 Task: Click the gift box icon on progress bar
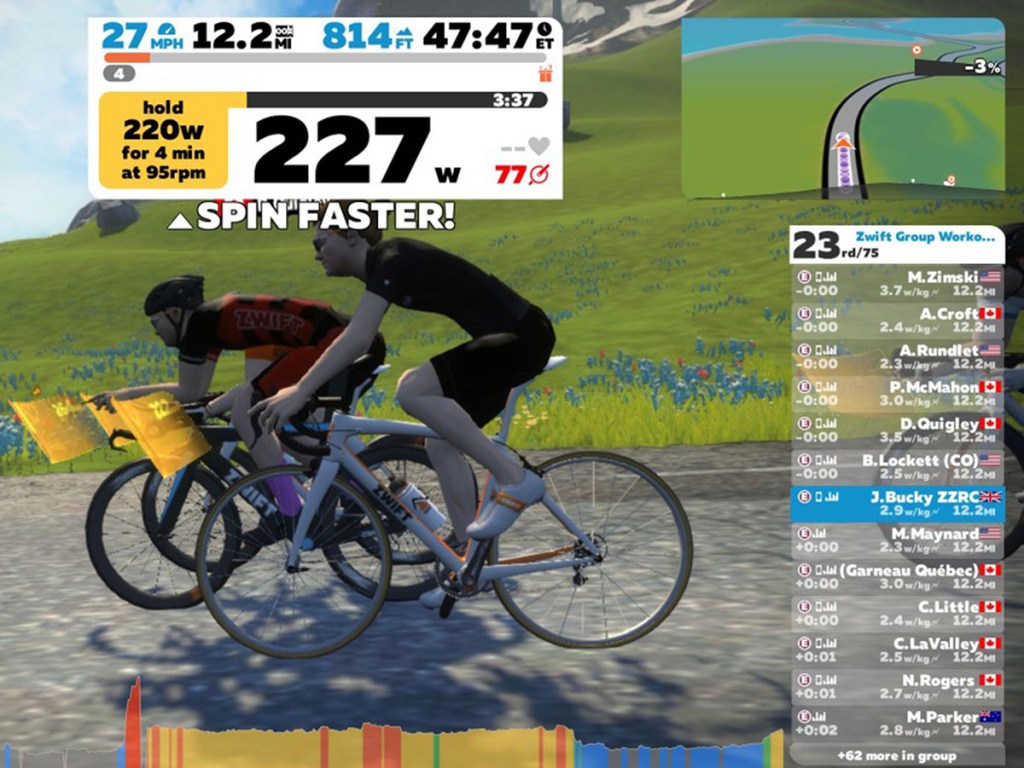coord(545,73)
